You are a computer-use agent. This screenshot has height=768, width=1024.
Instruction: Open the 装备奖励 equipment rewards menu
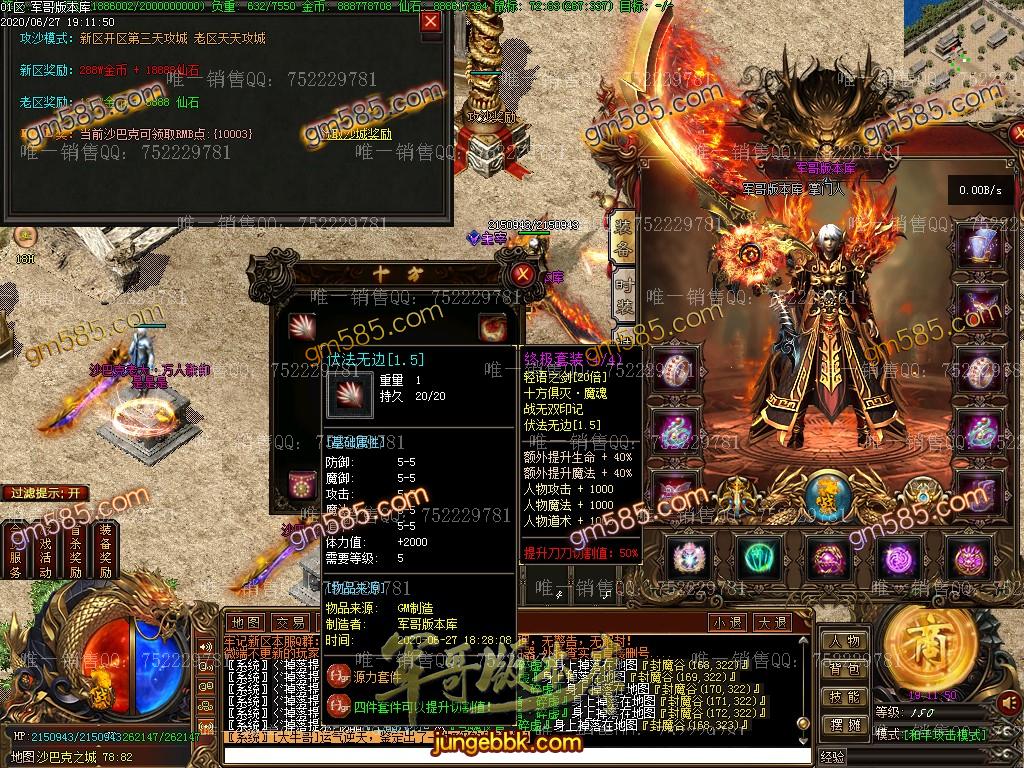[x=106, y=550]
